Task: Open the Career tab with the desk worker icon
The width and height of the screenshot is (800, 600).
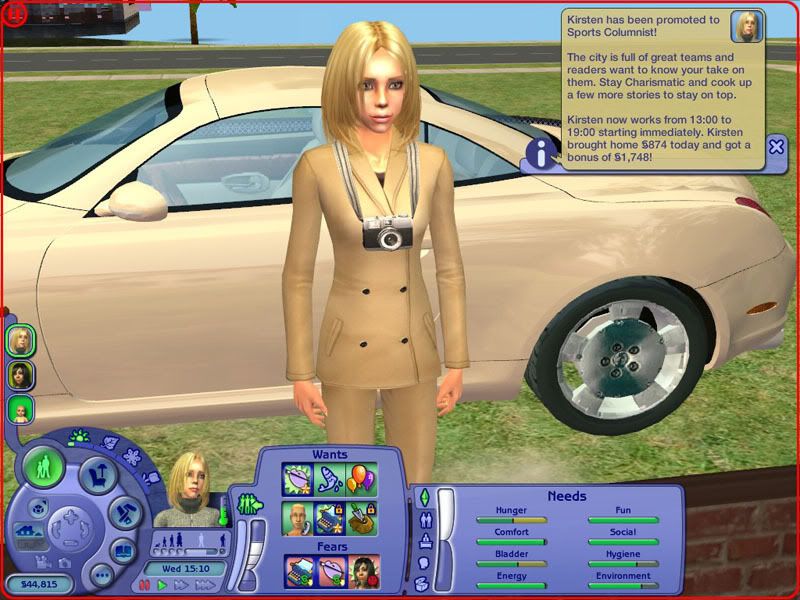Action: [x=423, y=541]
